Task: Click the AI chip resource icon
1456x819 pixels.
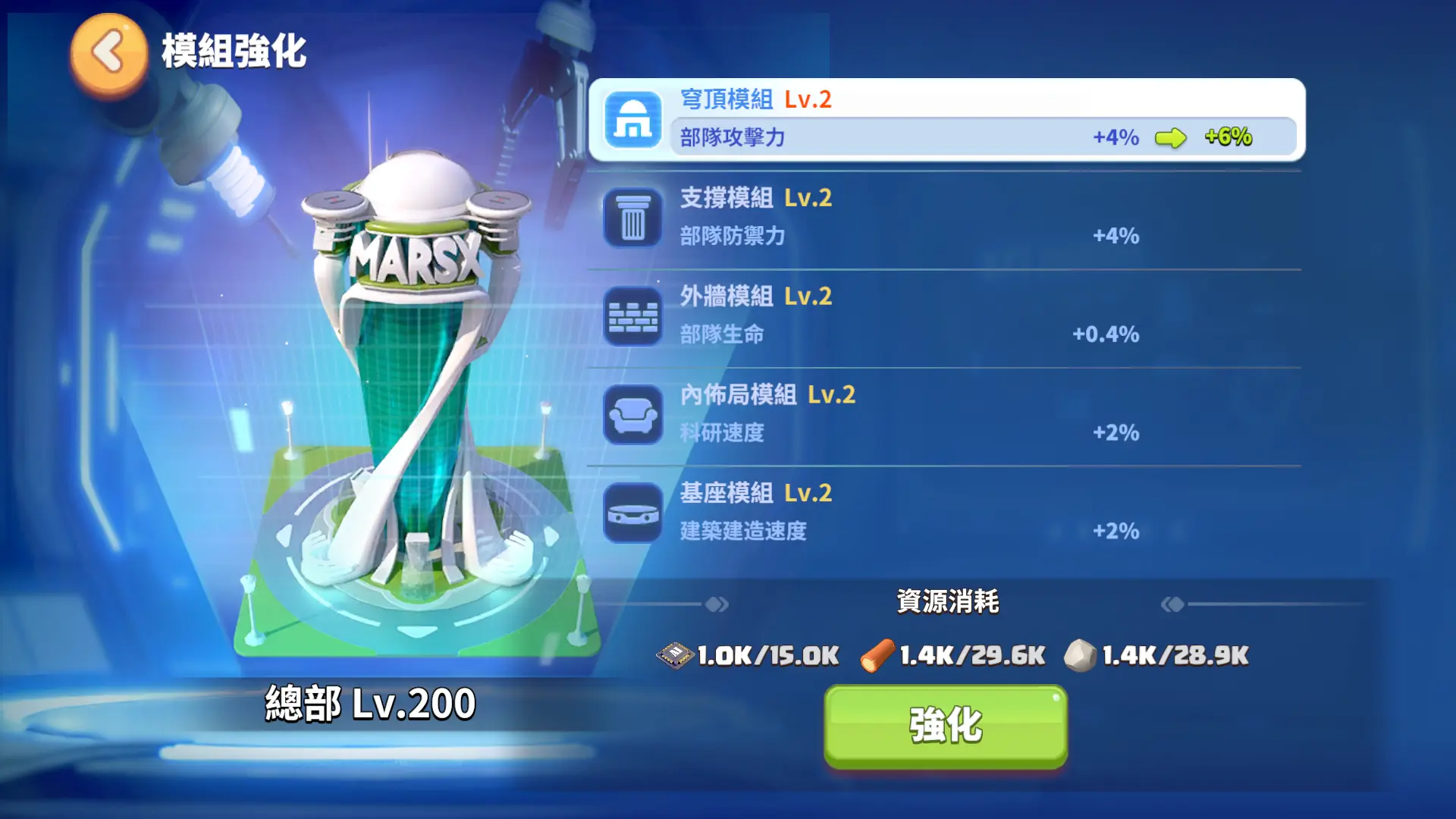Action: tap(677, 654)
